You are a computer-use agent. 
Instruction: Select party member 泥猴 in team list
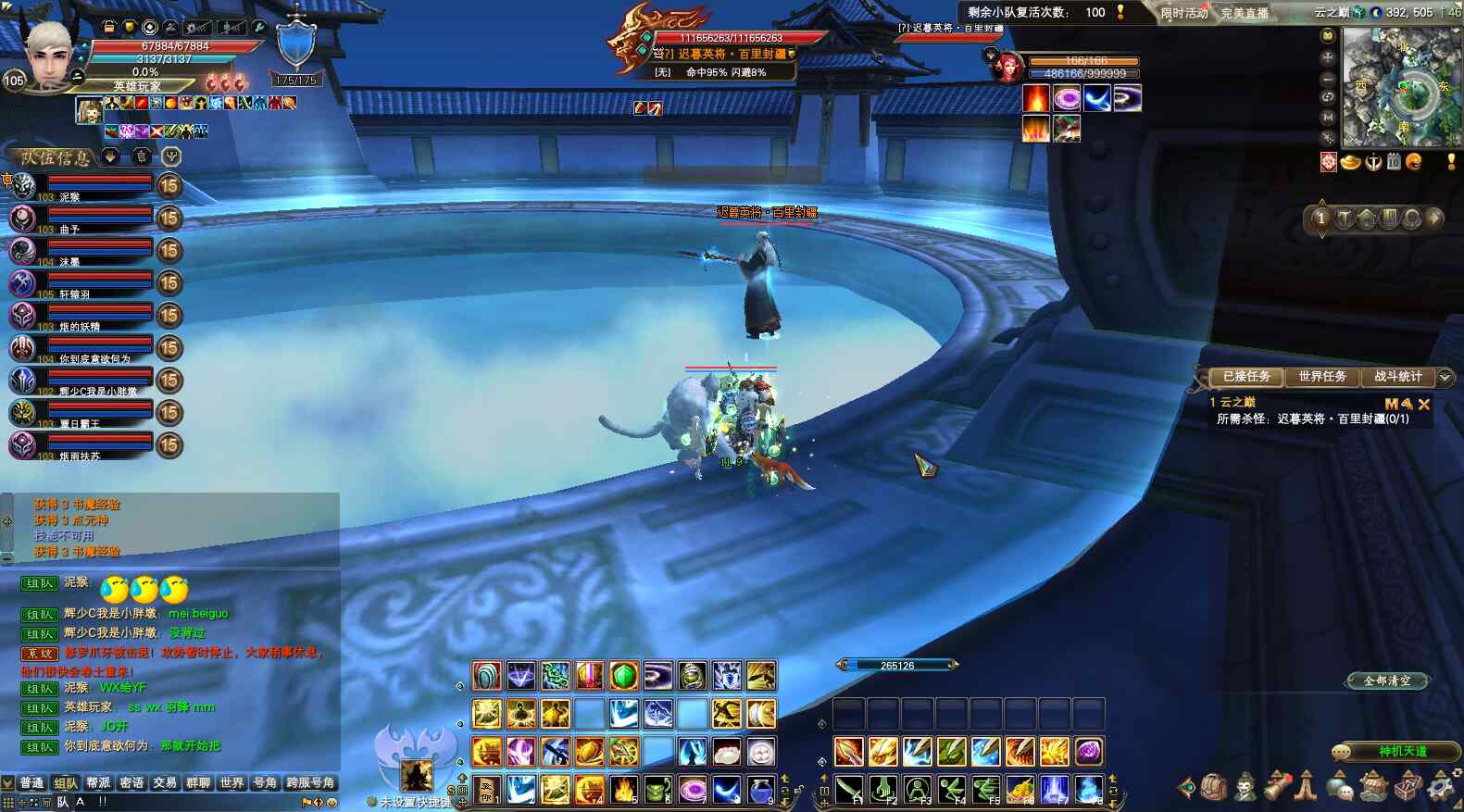click(83, 187)
